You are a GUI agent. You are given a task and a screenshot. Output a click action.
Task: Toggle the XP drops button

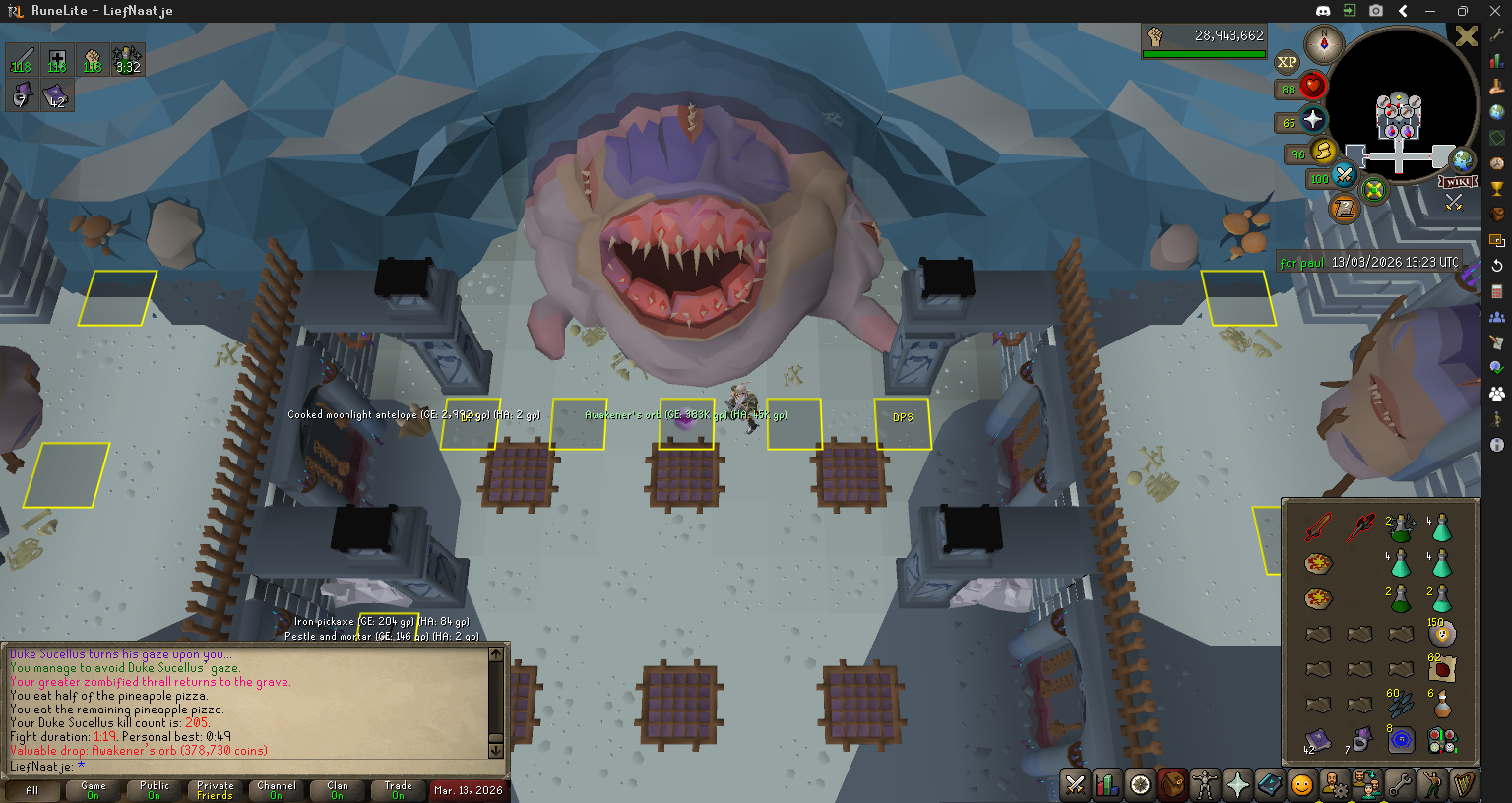coord(1287,62)
